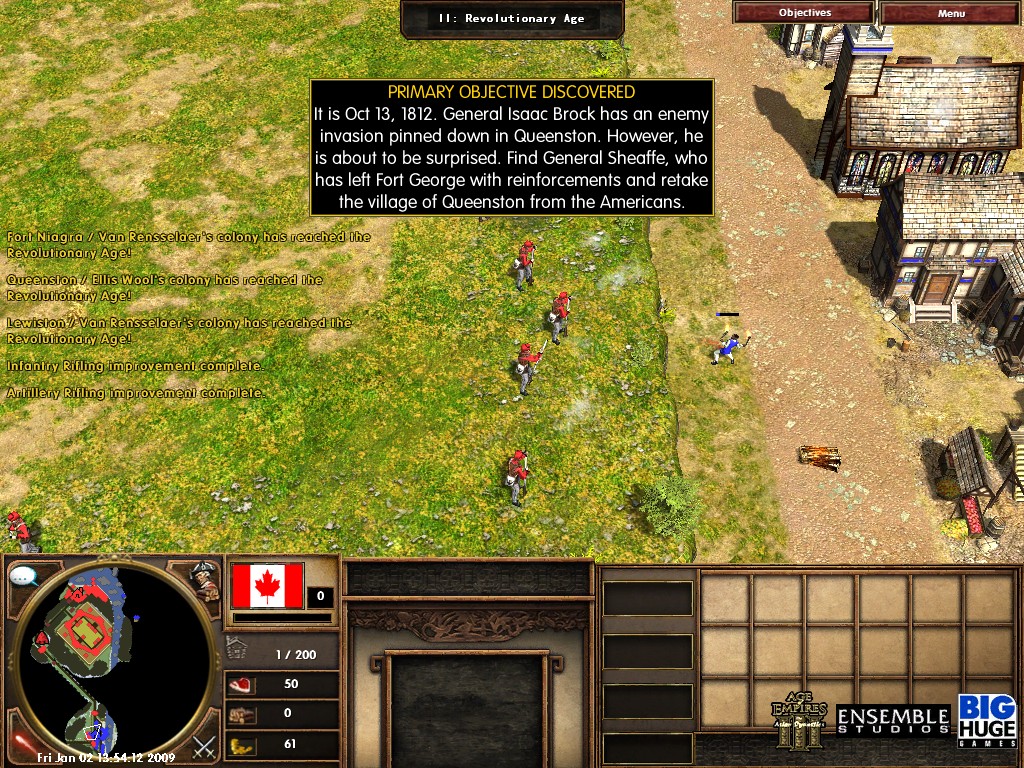
Task: Click the crossed swords icon
Action: pos(205,746)
